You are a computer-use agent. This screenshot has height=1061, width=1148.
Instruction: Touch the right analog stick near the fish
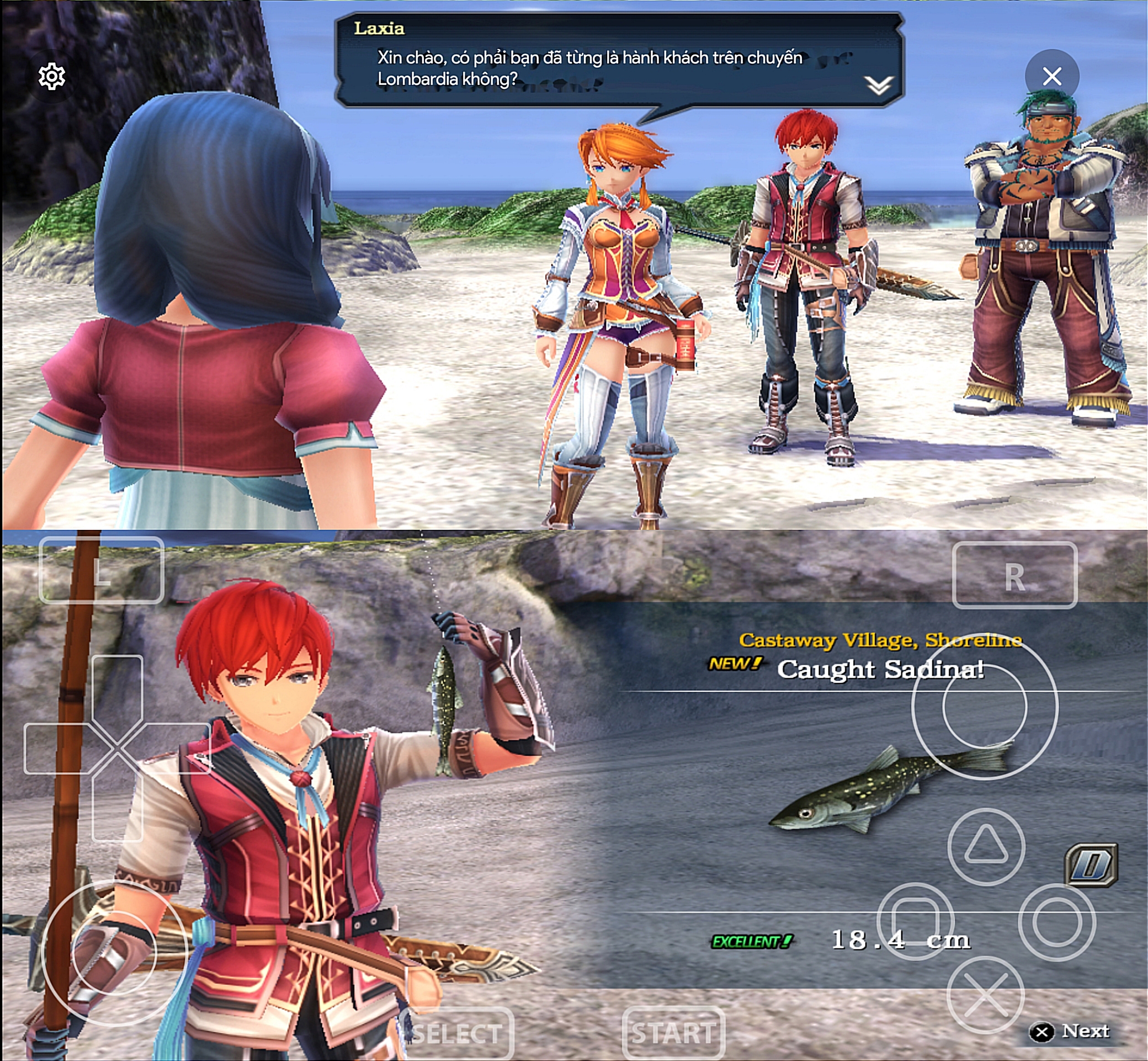[x=985, y=707]
